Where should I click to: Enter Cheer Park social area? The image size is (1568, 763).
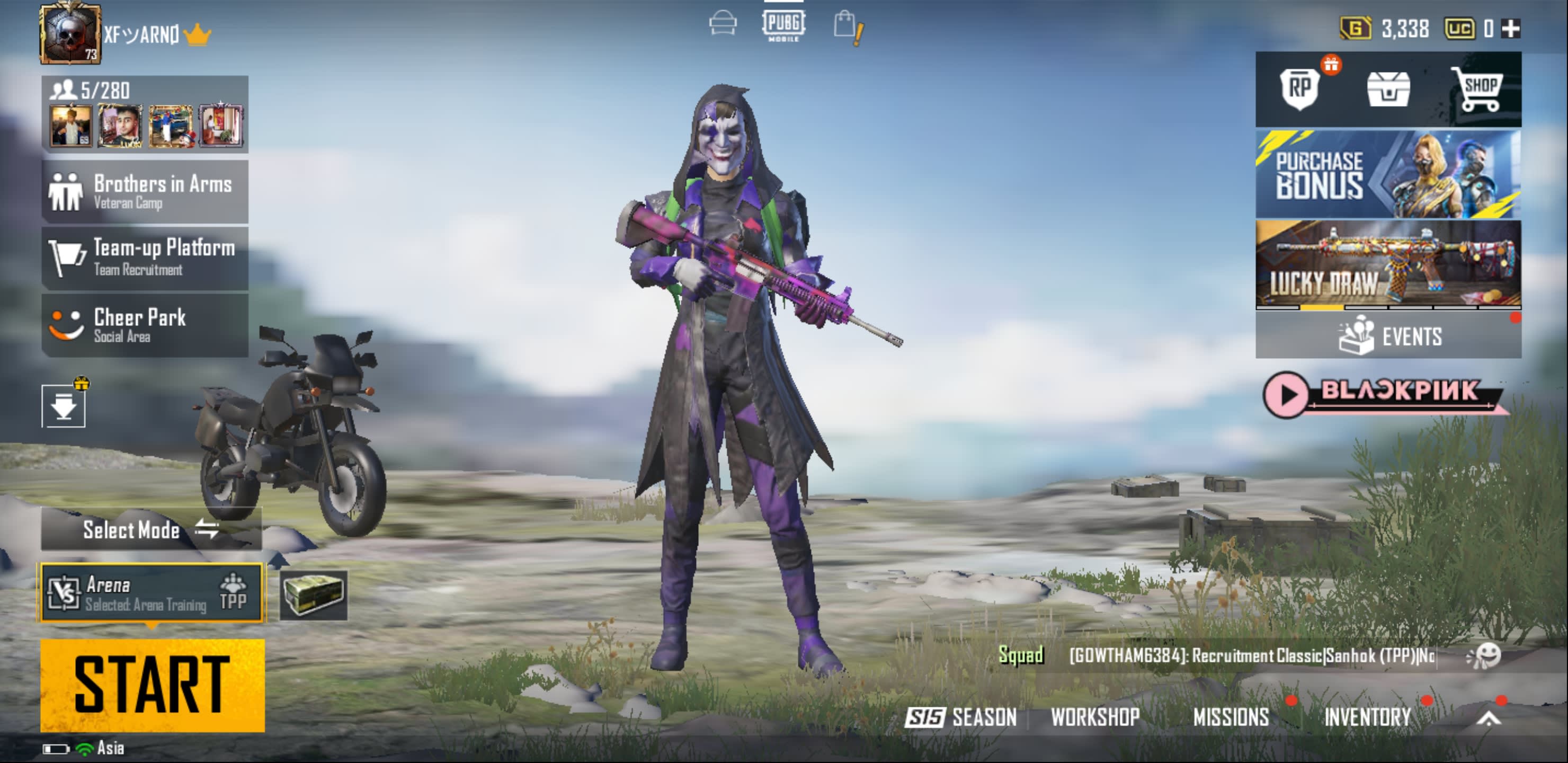pos(145,325)
